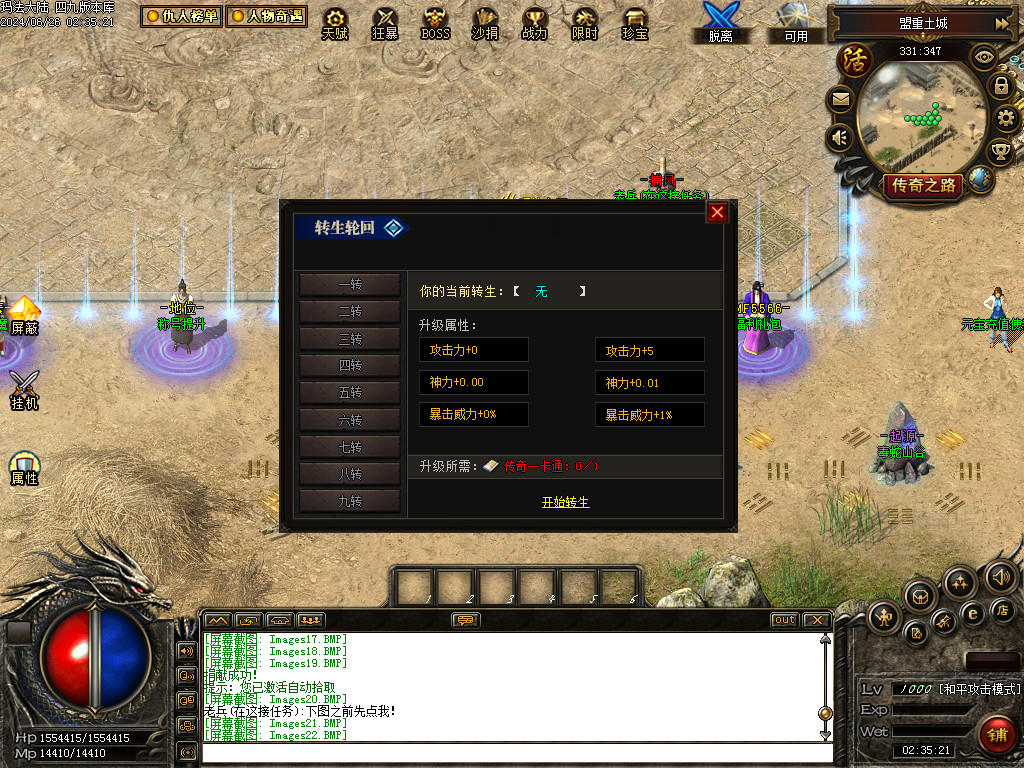This screenshot has height=768, width=1024.
Task: Open the bag chest icon
Action: click(921, 596)
